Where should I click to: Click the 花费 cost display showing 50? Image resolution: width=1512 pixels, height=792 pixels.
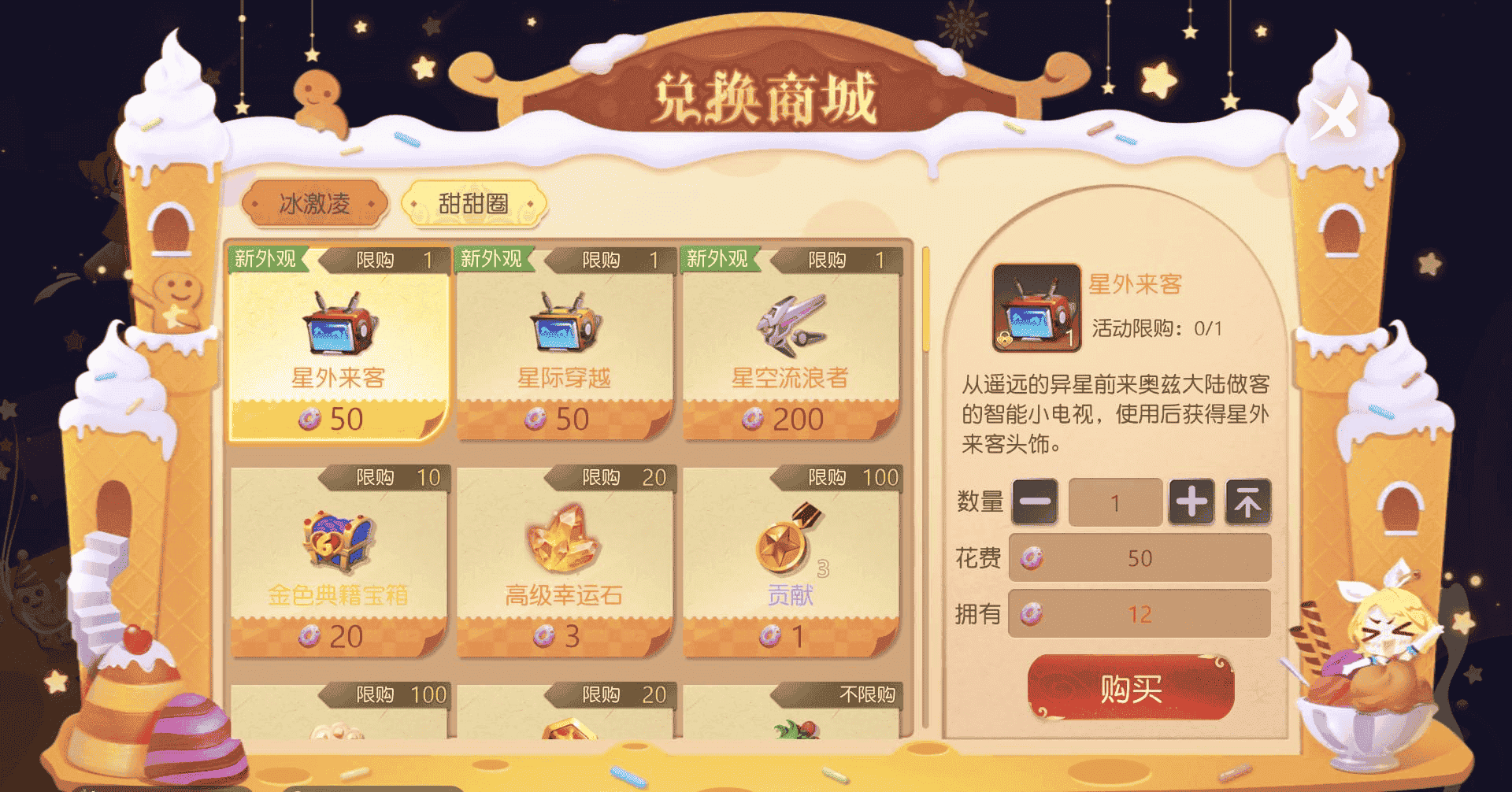click(x=1140, y=558)
